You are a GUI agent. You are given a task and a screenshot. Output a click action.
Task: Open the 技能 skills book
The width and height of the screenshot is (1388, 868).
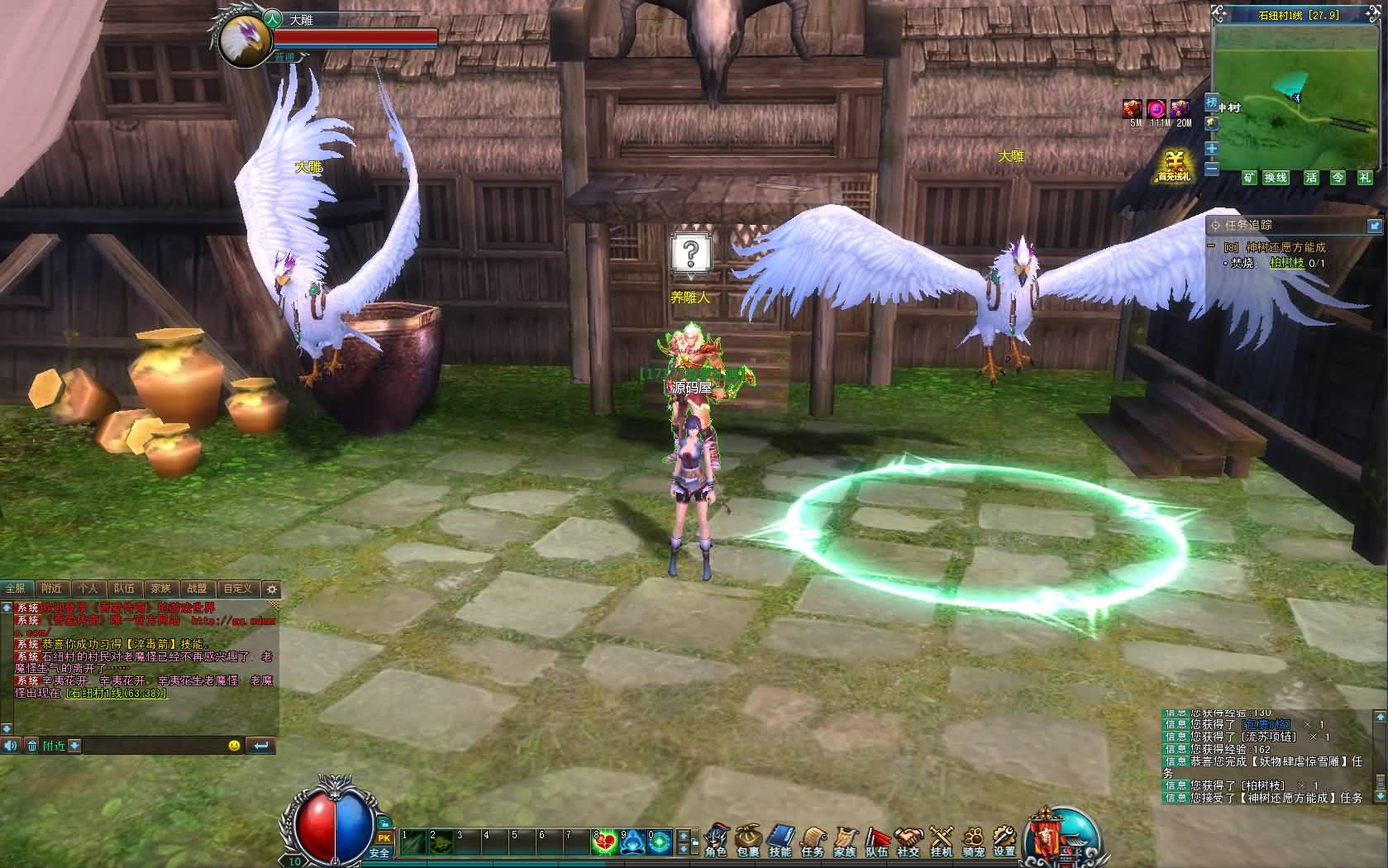point(780,840)
